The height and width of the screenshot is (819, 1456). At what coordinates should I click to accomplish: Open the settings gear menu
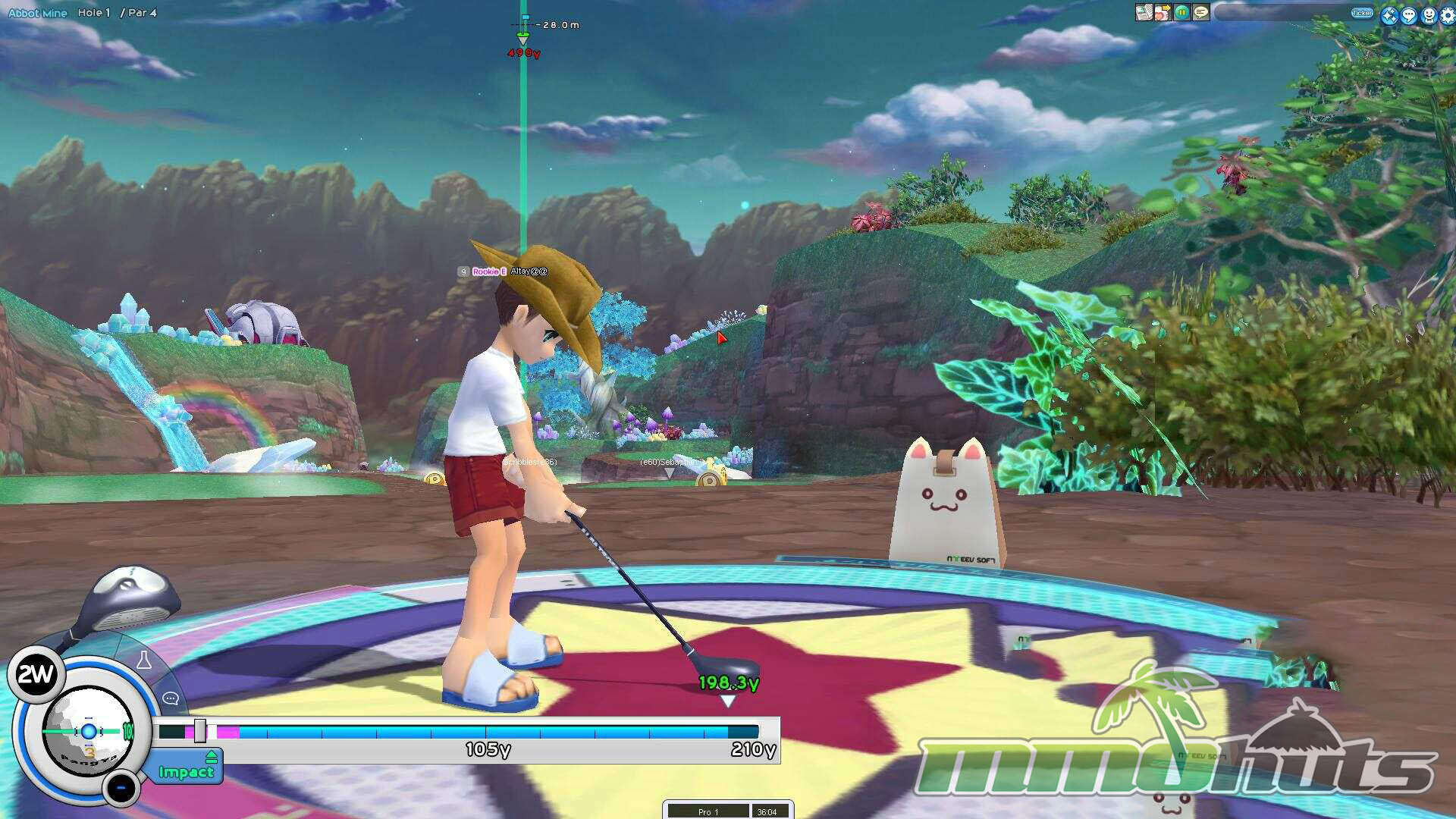(1447, 15)
